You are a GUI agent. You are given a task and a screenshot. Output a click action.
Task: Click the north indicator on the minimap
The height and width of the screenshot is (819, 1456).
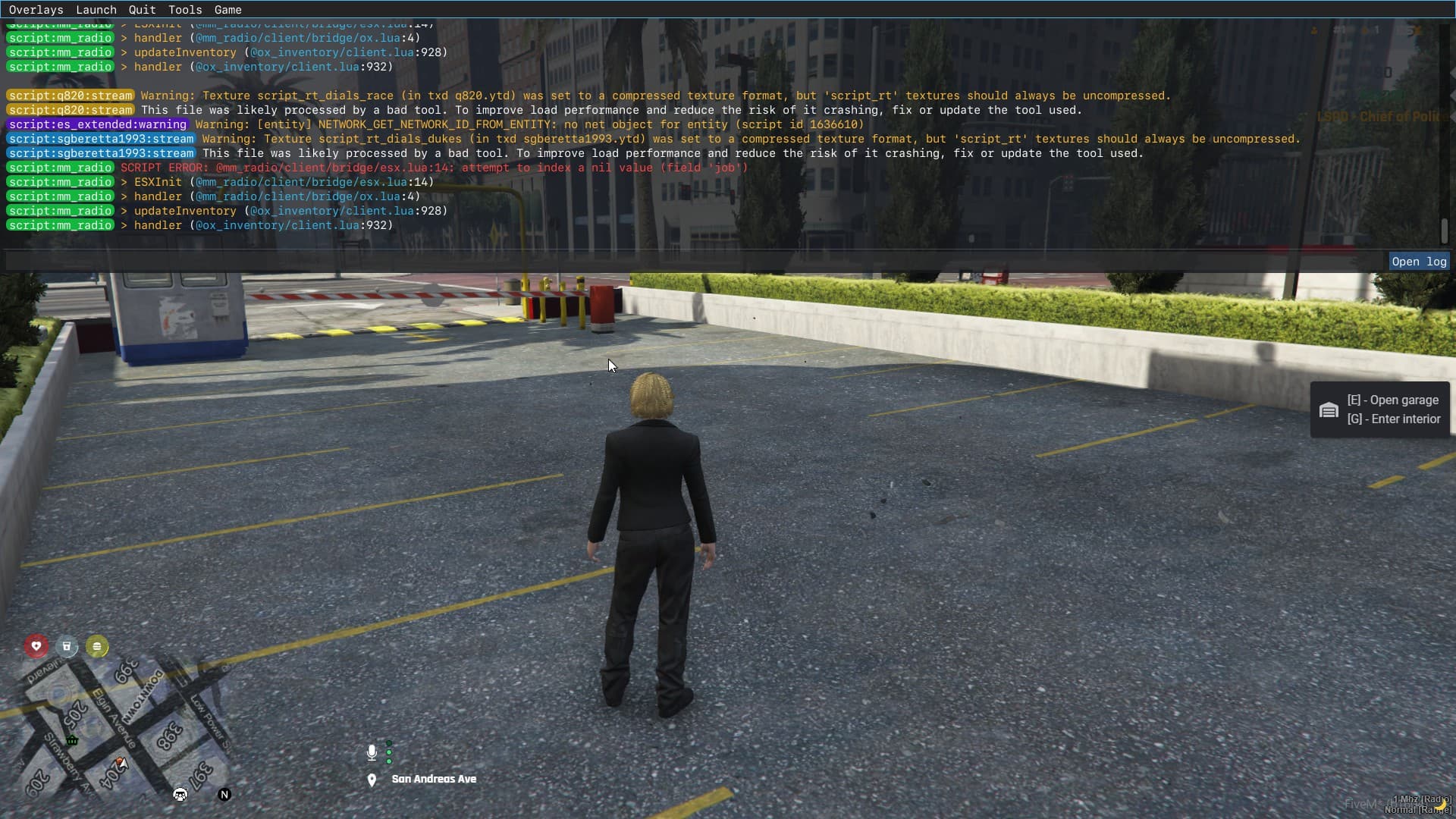pos(224,794)
